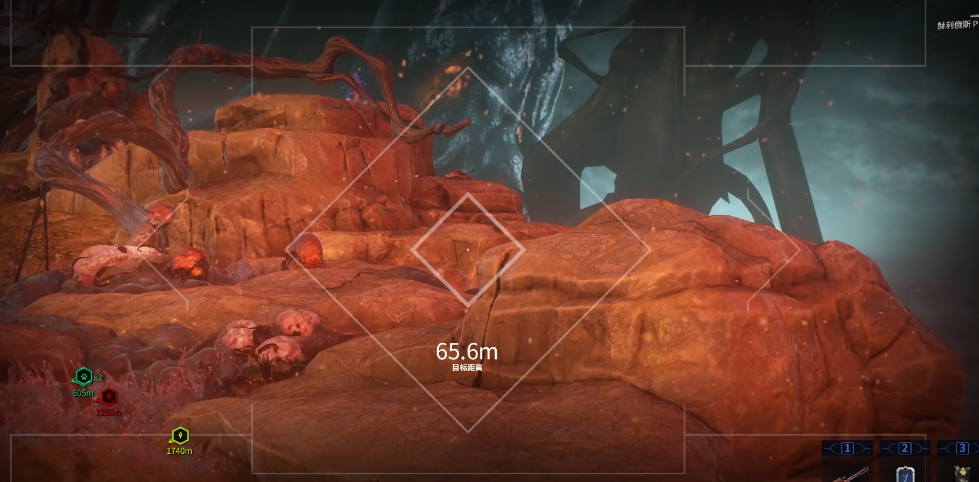
Task: Select the green paw print marker
Action: click(x=84, y=377)
